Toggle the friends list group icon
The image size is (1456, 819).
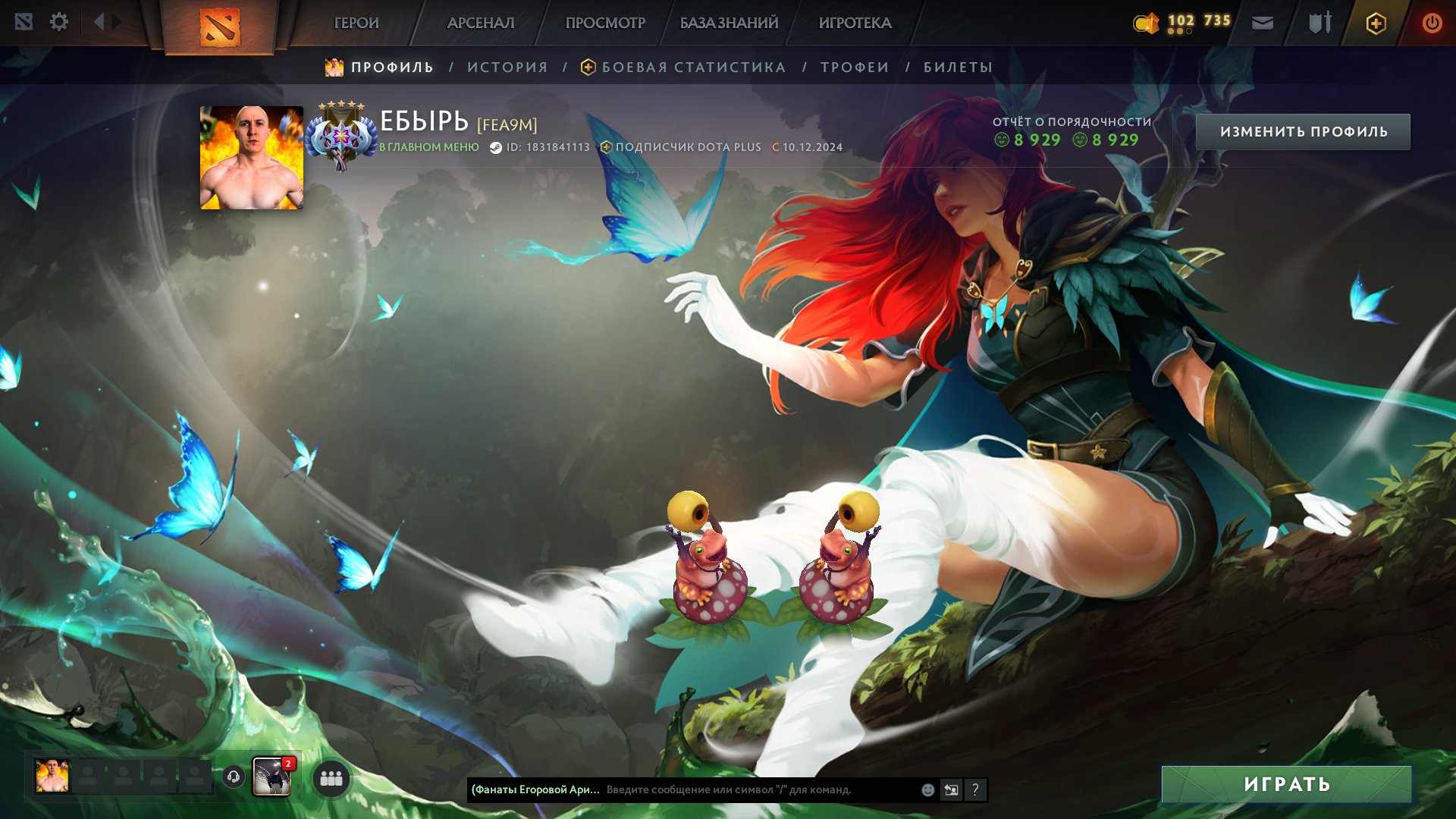329,777
